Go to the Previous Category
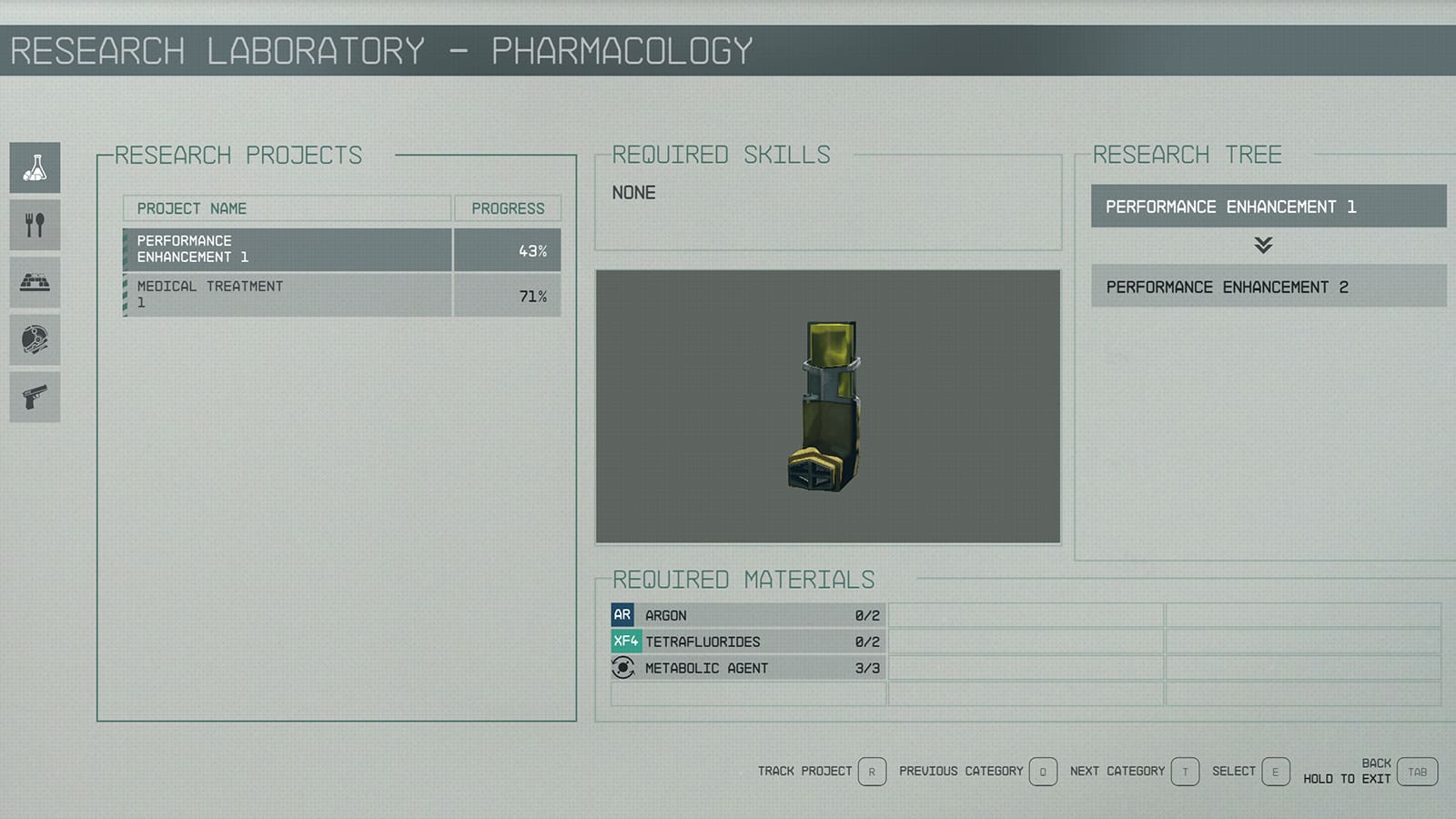Viewport: 1456px width, 819px height. [x=1042, y=772]
